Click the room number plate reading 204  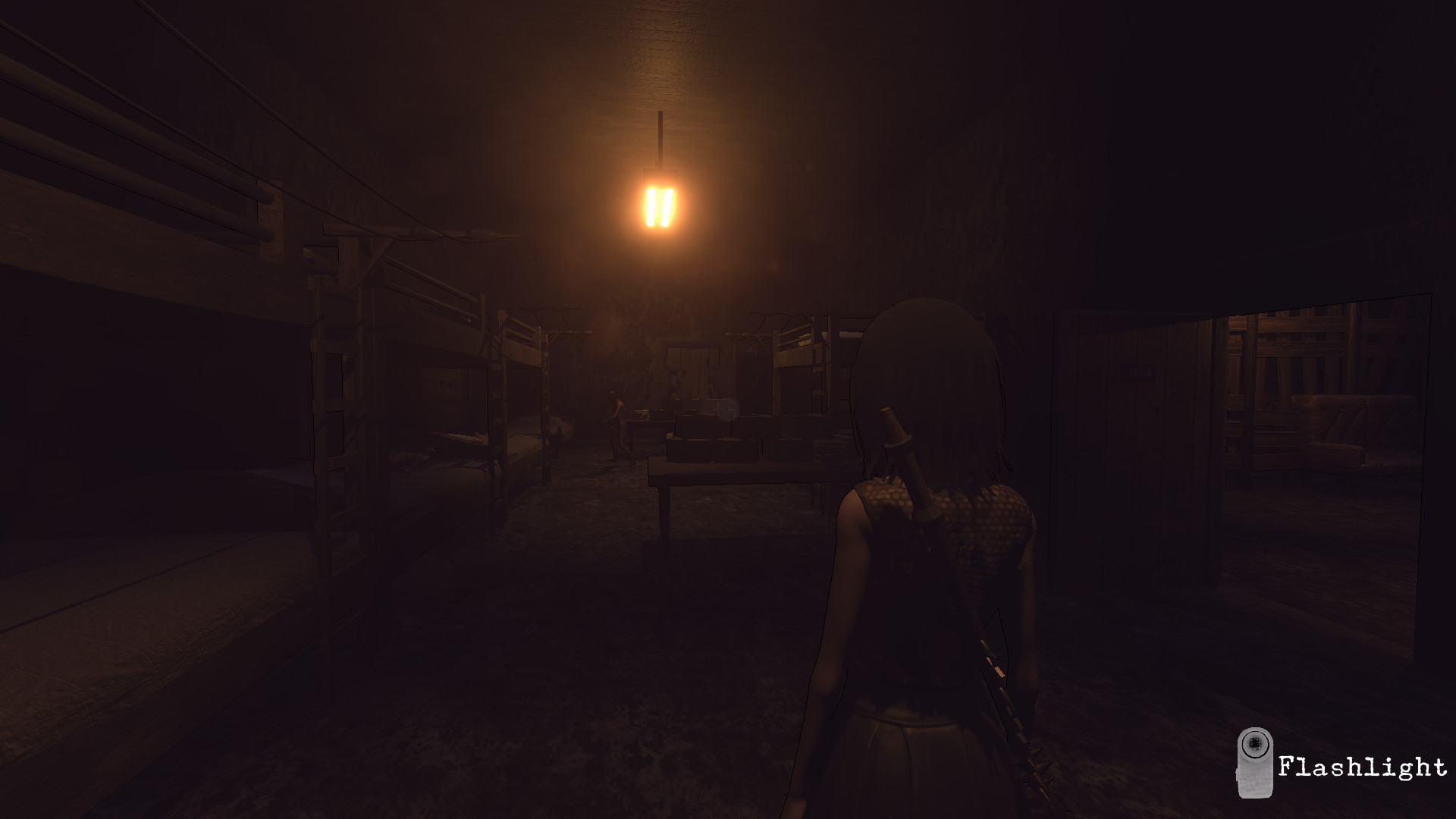coord(1137,373)
